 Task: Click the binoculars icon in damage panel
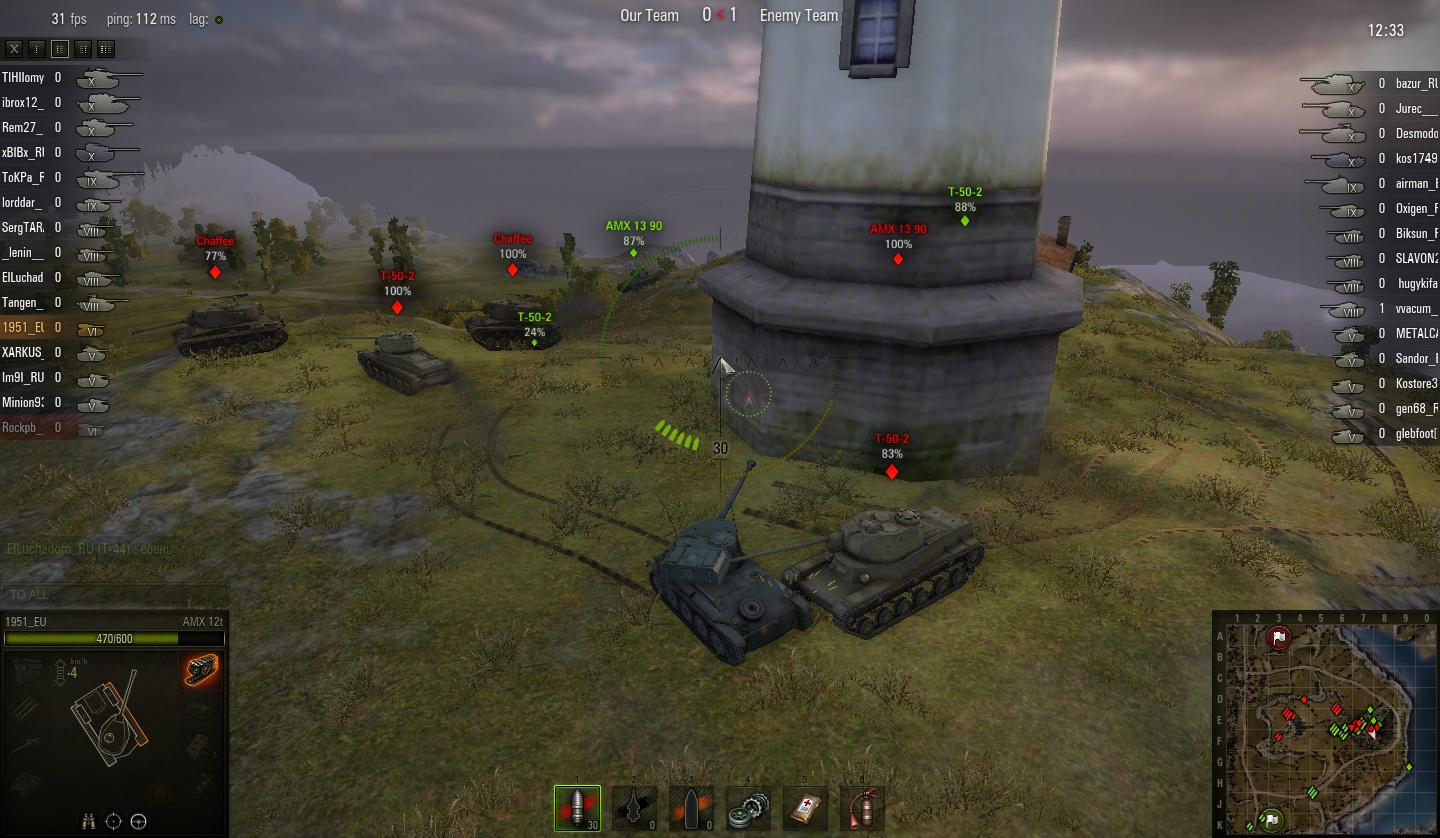coord(89,821)
